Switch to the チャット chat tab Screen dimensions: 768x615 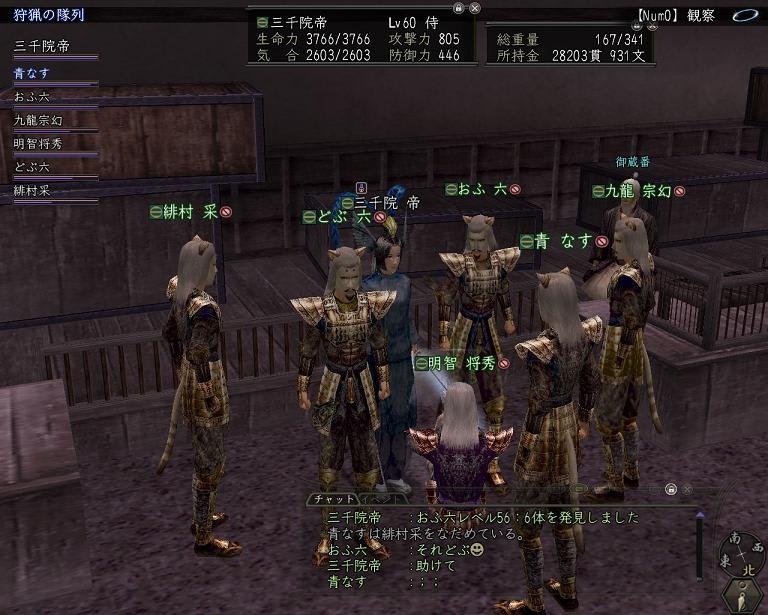[331, 499]
